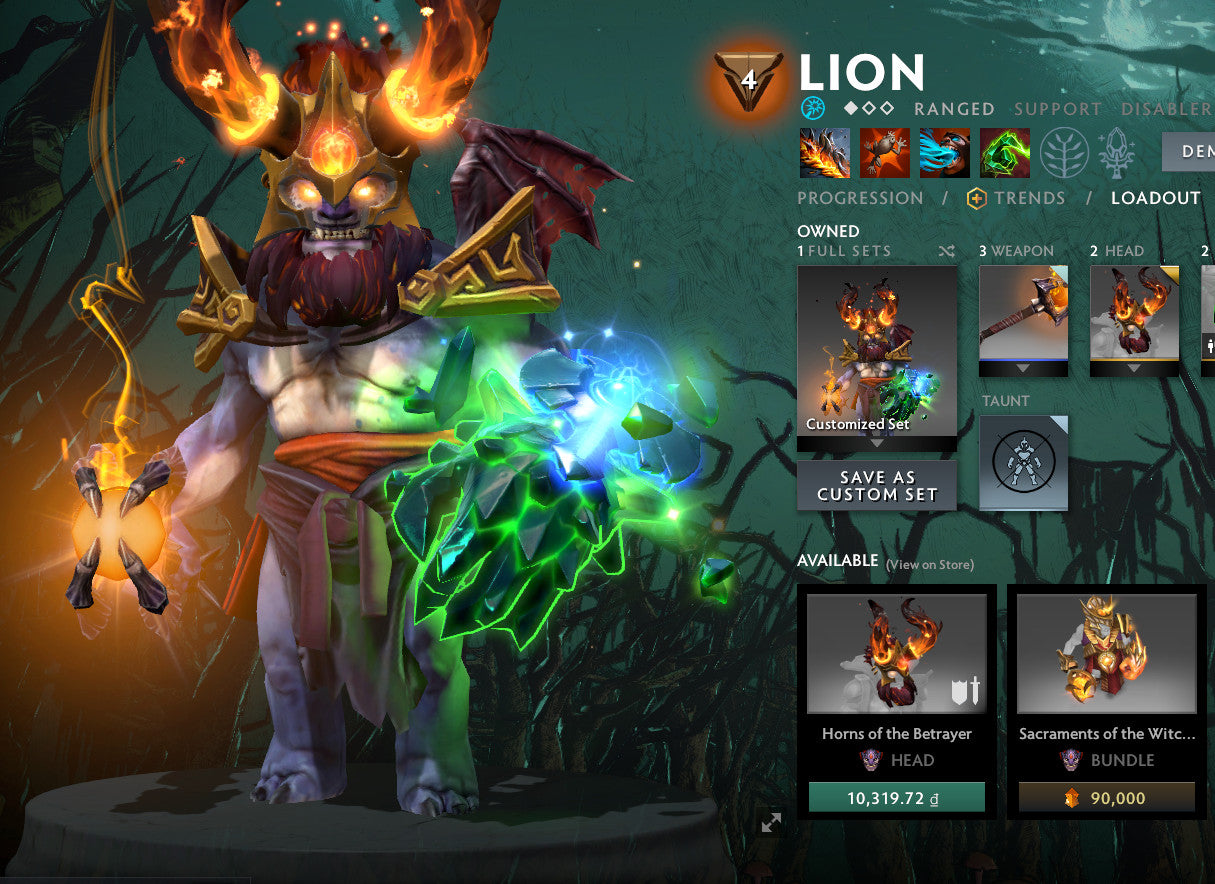
Task: Open the talent tree icon
Action: click(x=1064, y=153)
